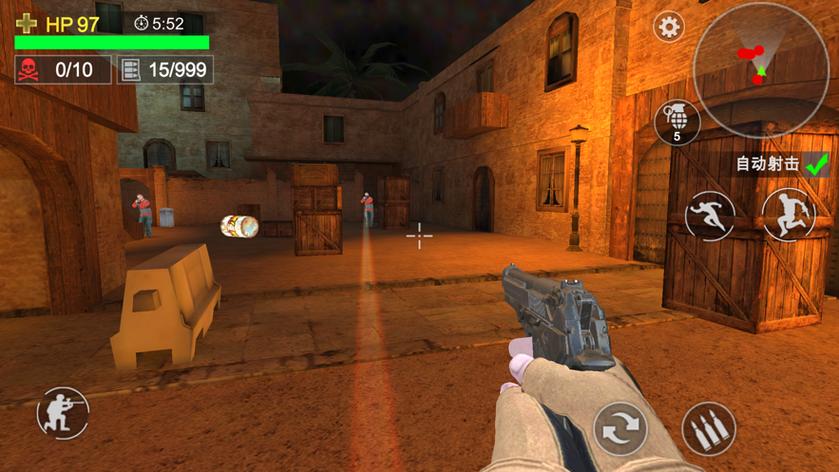
Task: Tap the circular radar minimap
Action: [x=760, y=66]
